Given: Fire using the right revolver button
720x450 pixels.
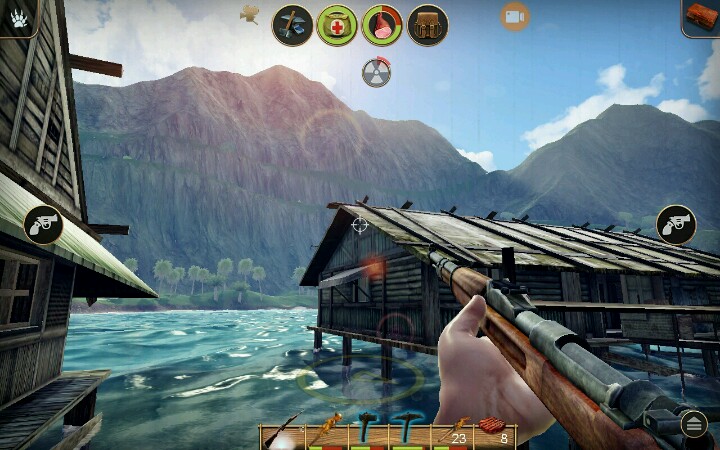Looking at the screenshot, I should 676,225.
